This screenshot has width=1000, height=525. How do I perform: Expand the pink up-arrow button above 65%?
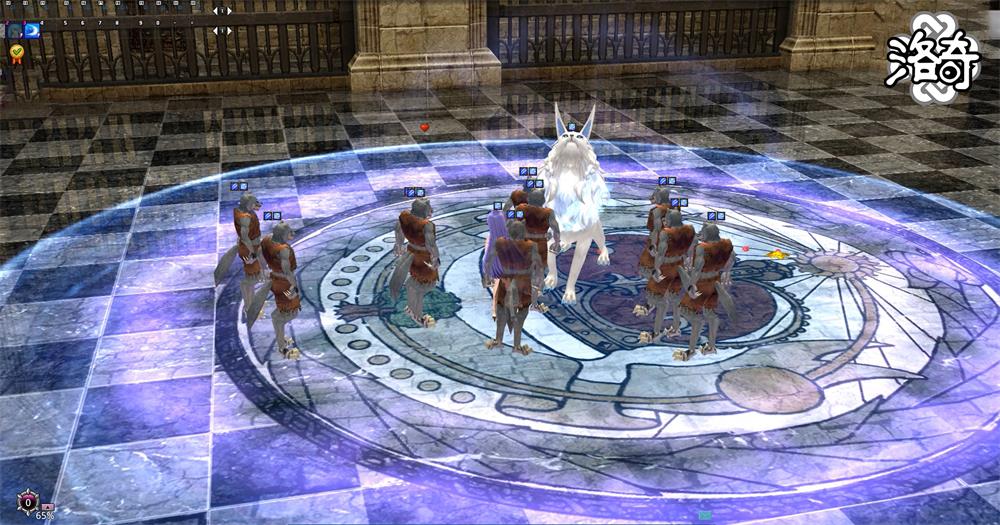pos(47,507)
